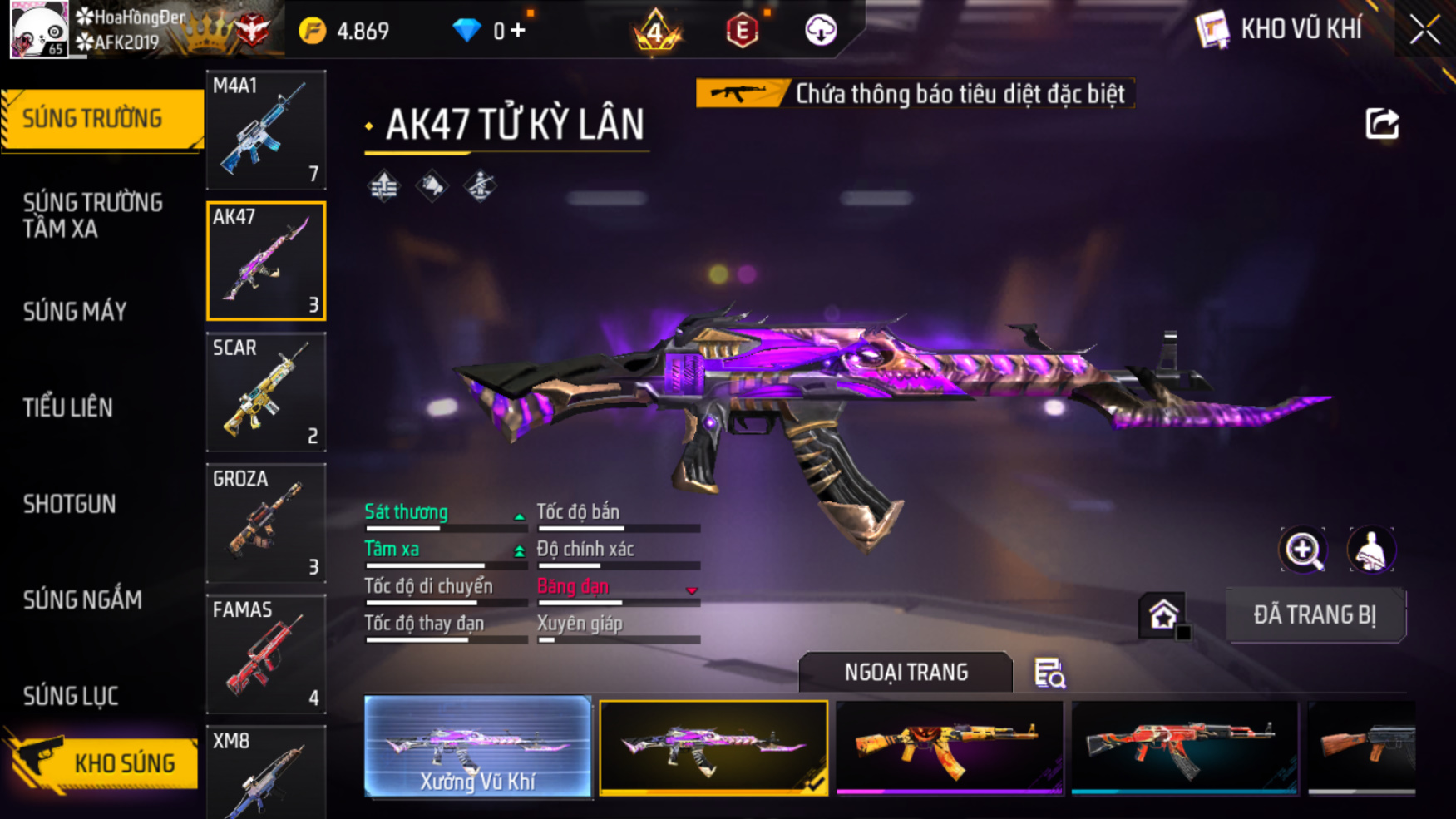
Task: Close the weapon armory screen
Action: pos(1424,31)
